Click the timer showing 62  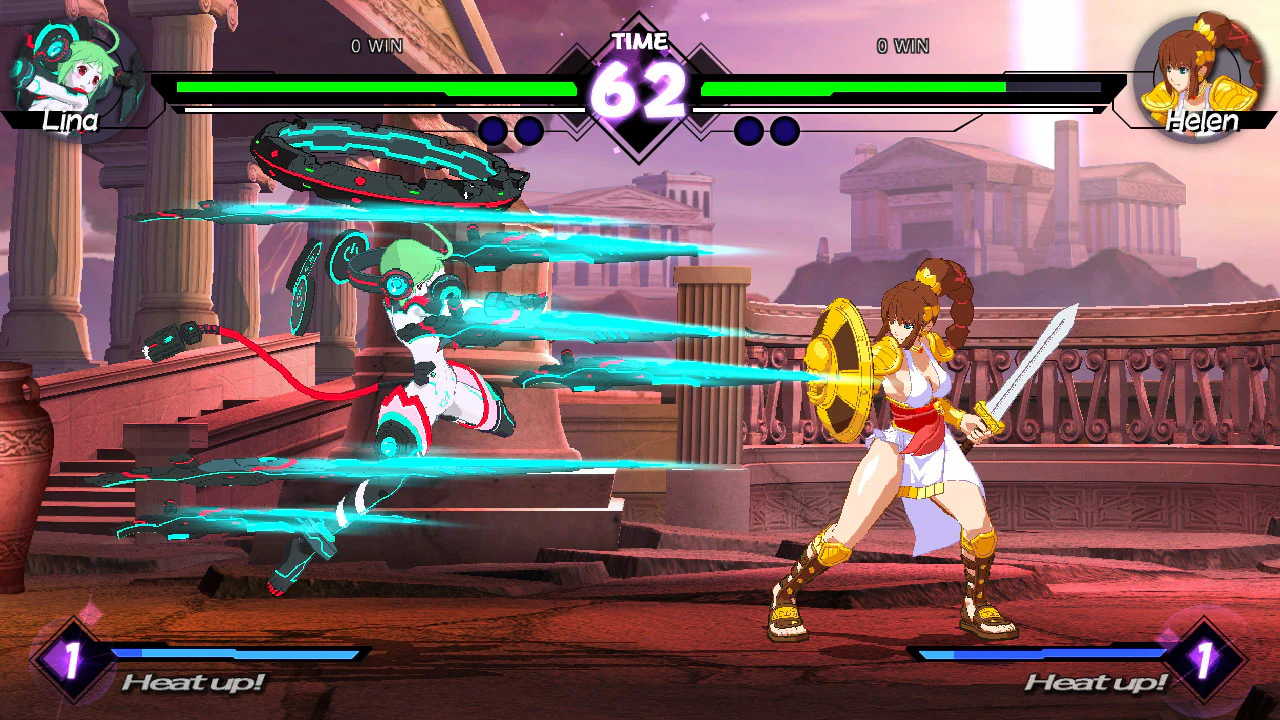coord(640,88)
